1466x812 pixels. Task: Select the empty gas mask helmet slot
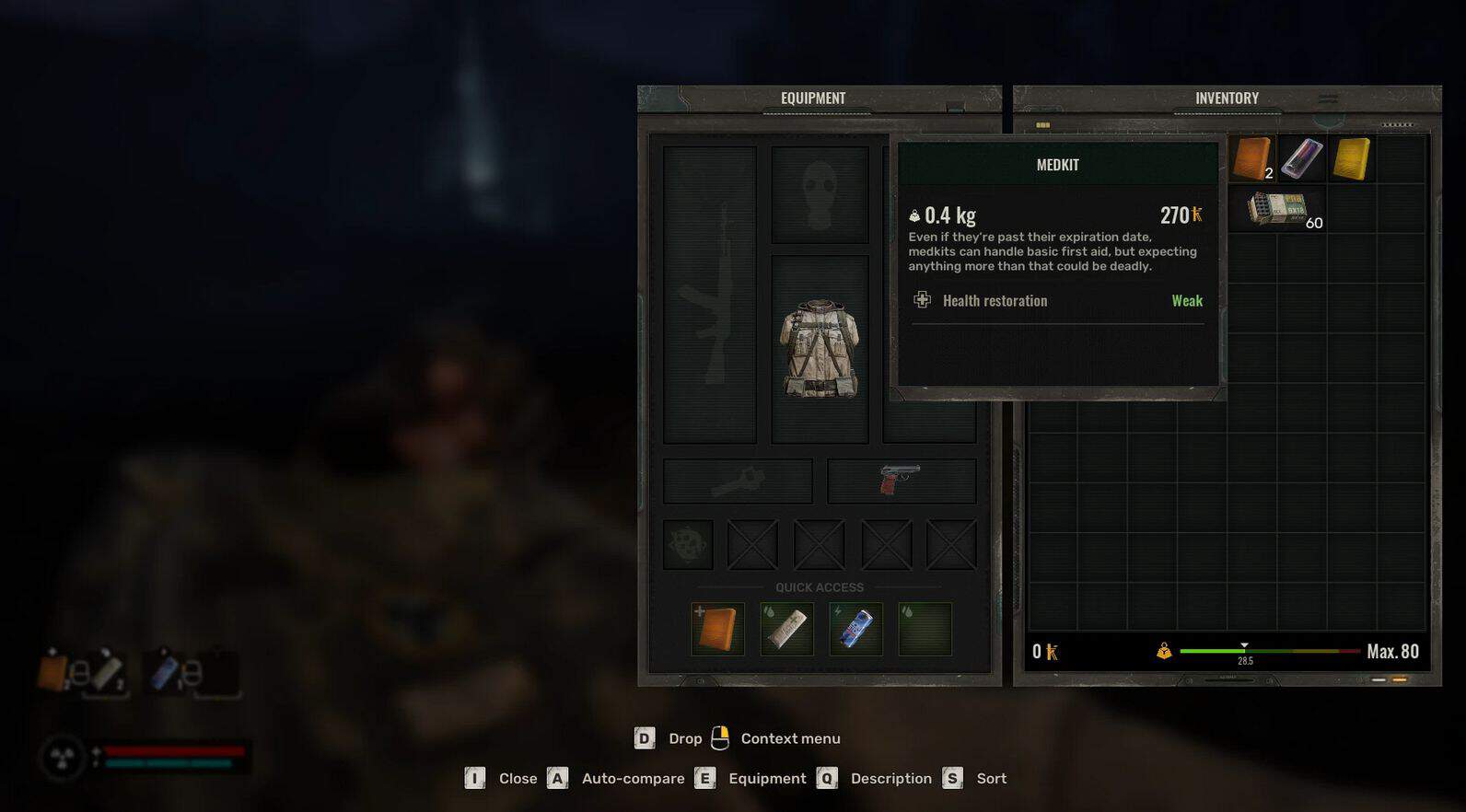[820, 195]
